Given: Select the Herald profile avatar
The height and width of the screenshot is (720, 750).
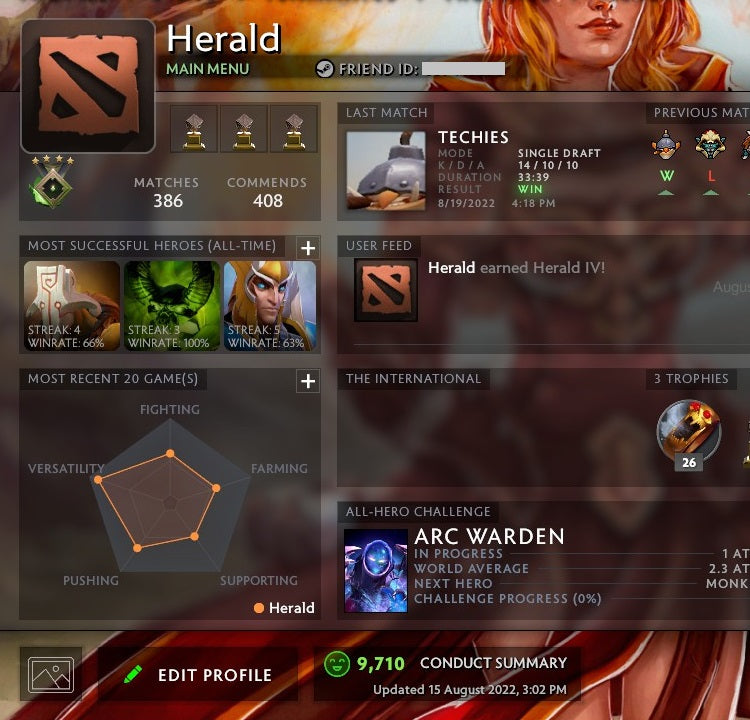Looking at the screenshot, I should pyautogui.click(x=88, y=88).
